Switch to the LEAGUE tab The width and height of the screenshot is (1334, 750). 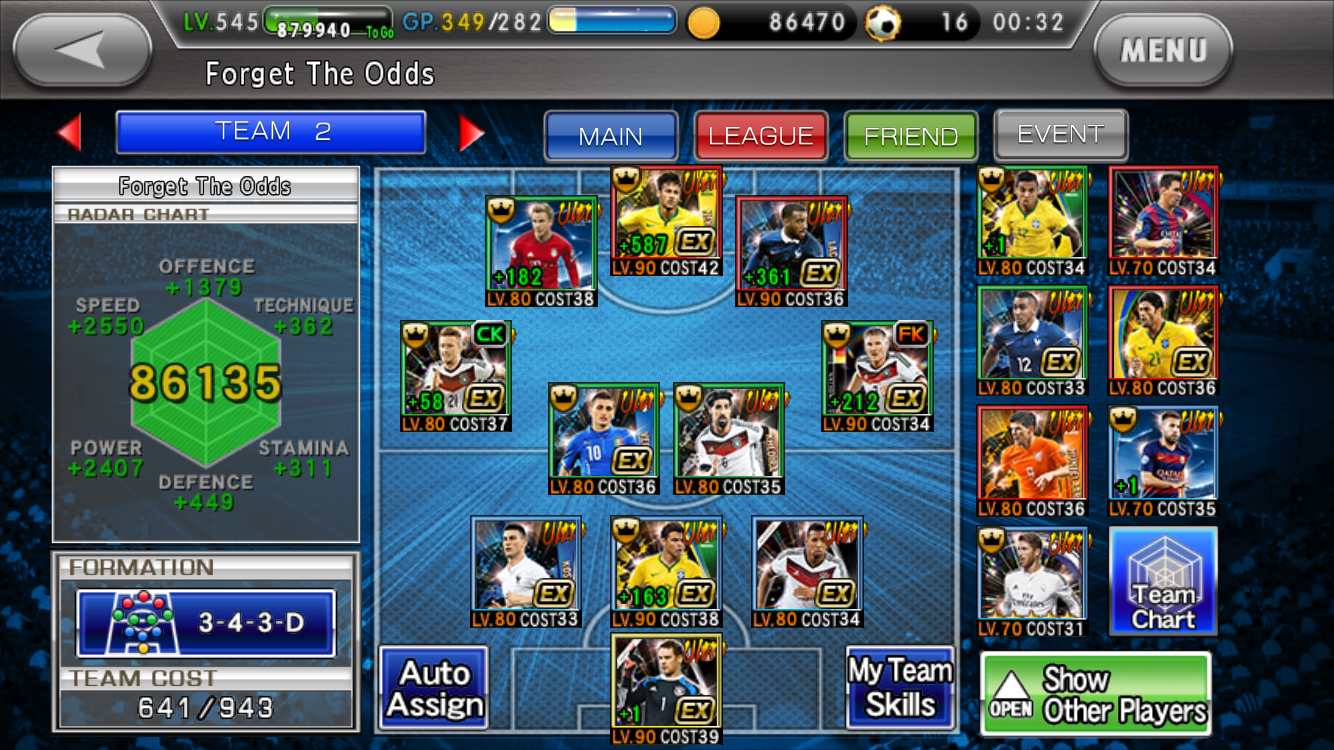761,136
